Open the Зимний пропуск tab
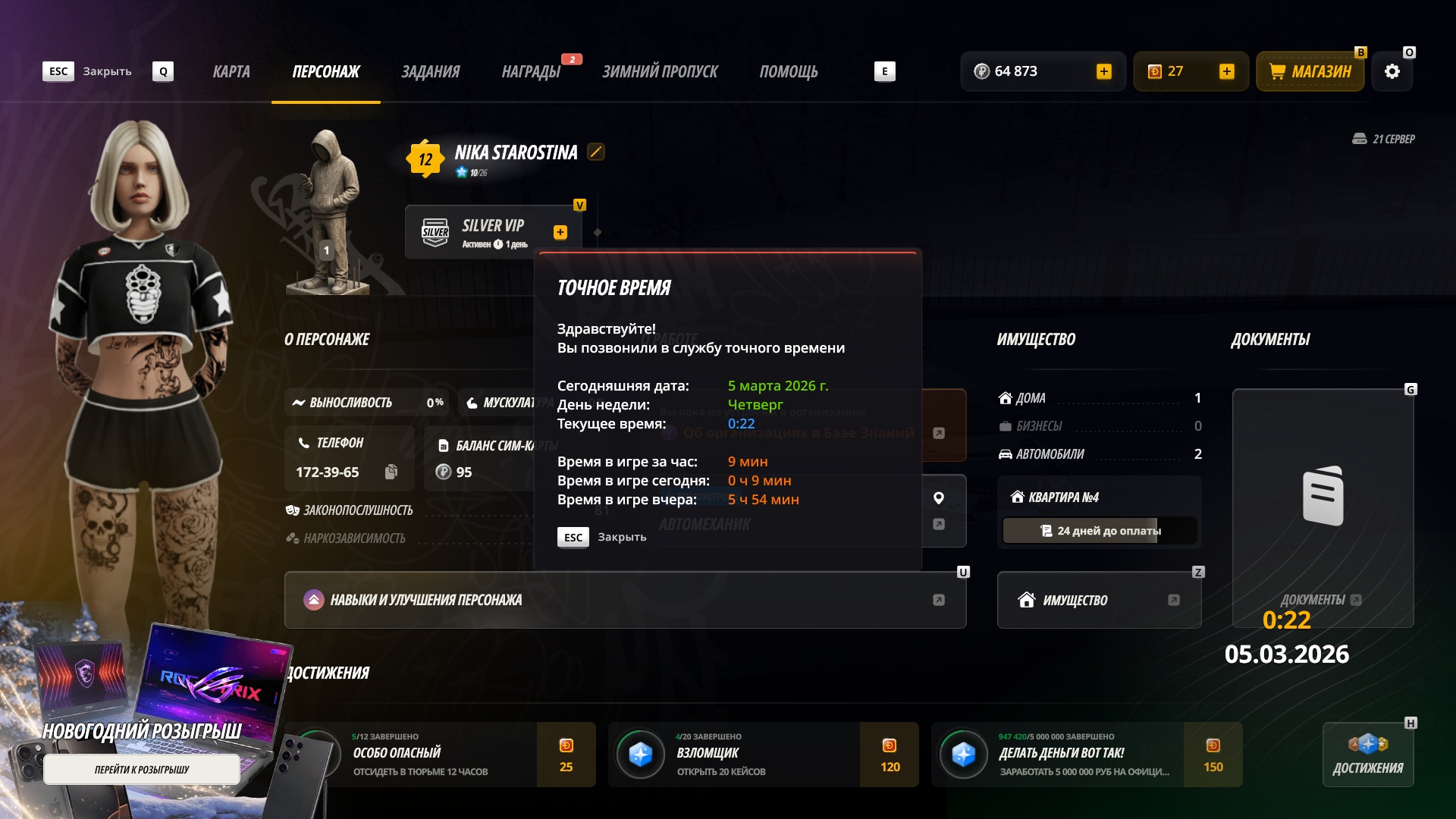Screen dimensions: 1456x819 [x=660, y=72]
